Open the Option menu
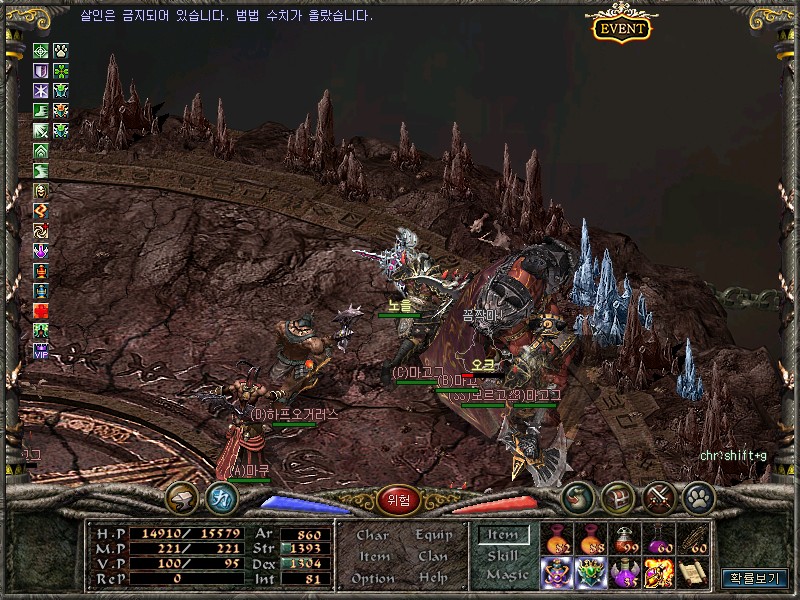The height and width of the screenshot is (600, 800). (372, 578)
